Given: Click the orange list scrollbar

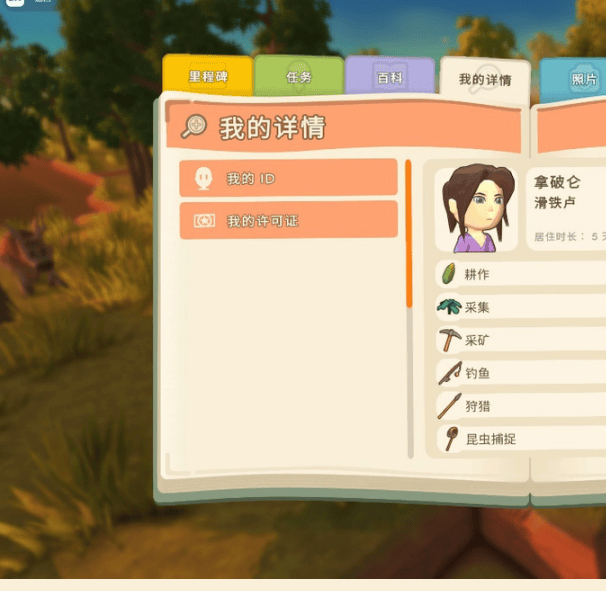Looking at the screenshot, I should (x=408, y=233).
